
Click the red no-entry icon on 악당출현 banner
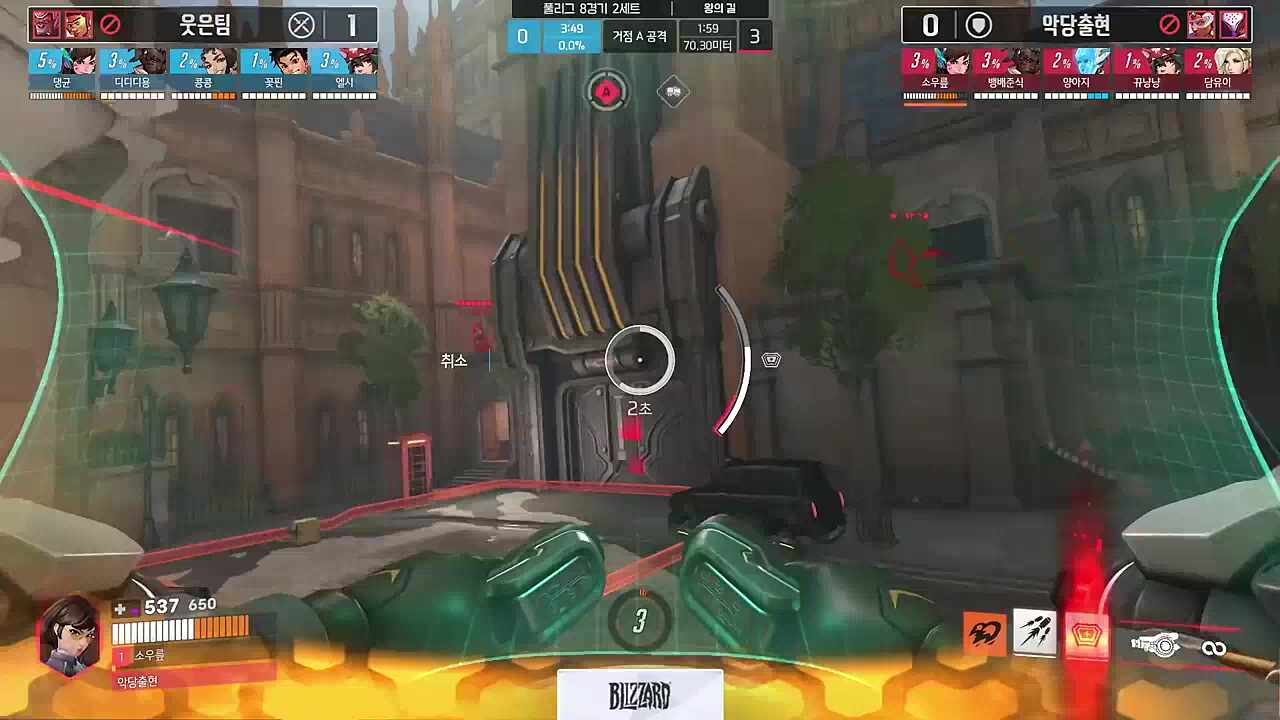click(x=1168, y=25)
